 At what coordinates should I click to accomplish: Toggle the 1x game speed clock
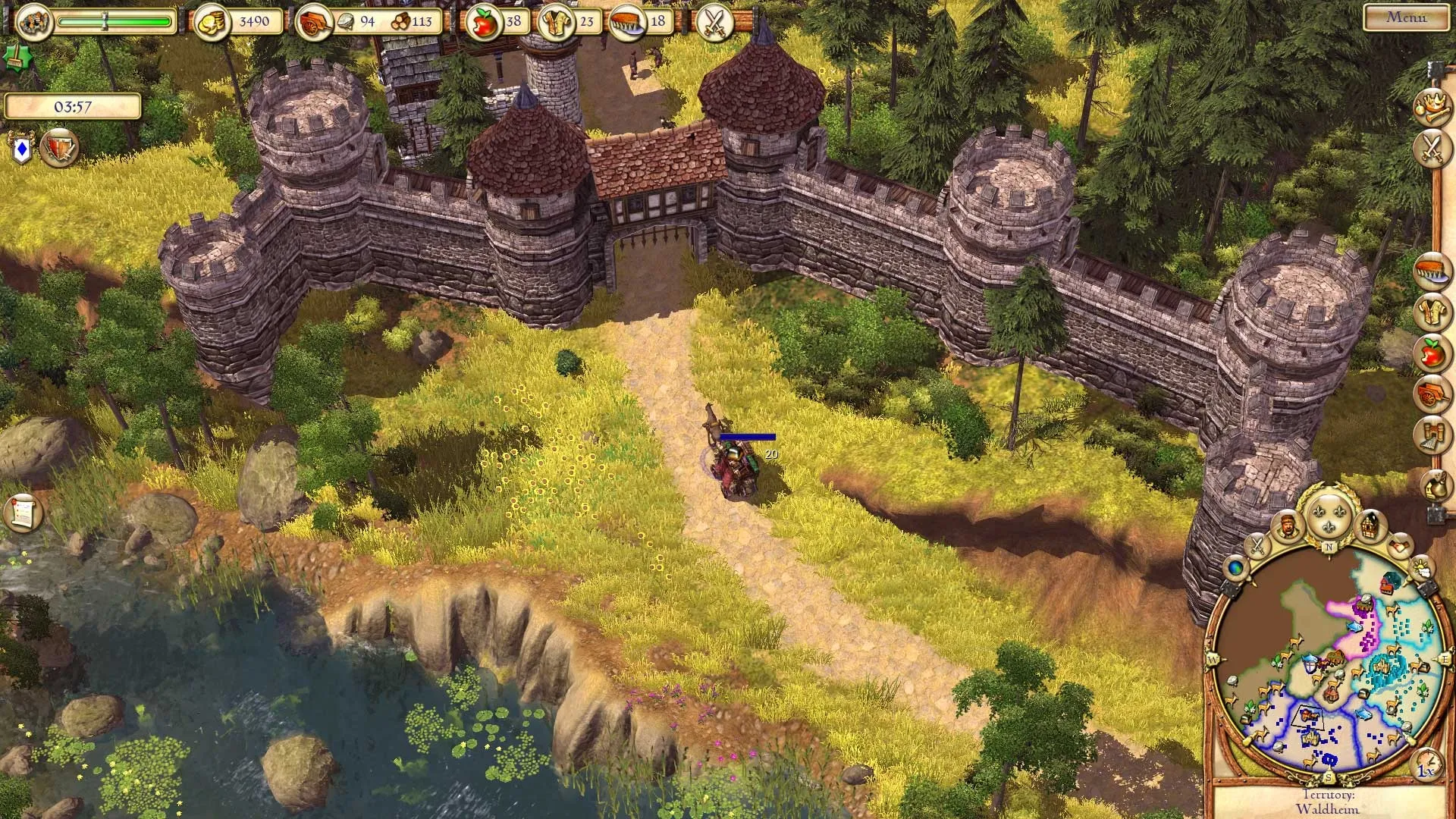pos(1426,764)
